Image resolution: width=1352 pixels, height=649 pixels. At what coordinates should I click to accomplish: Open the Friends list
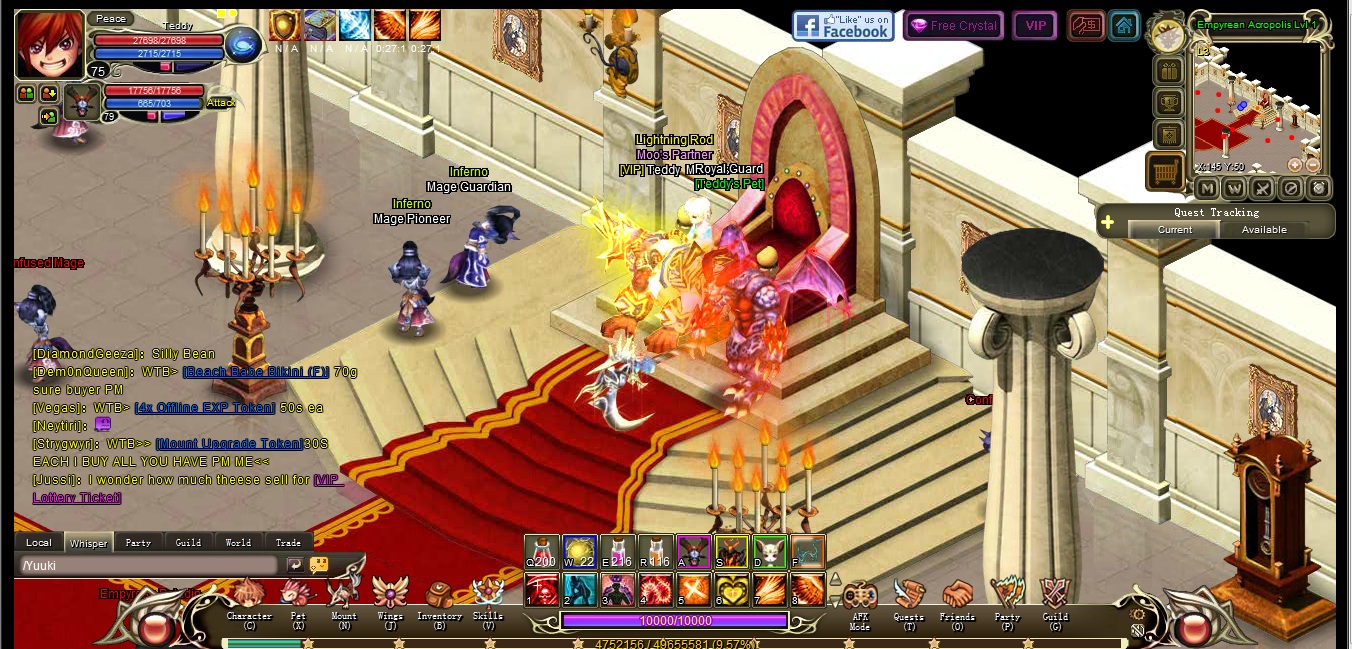point(957,598)
